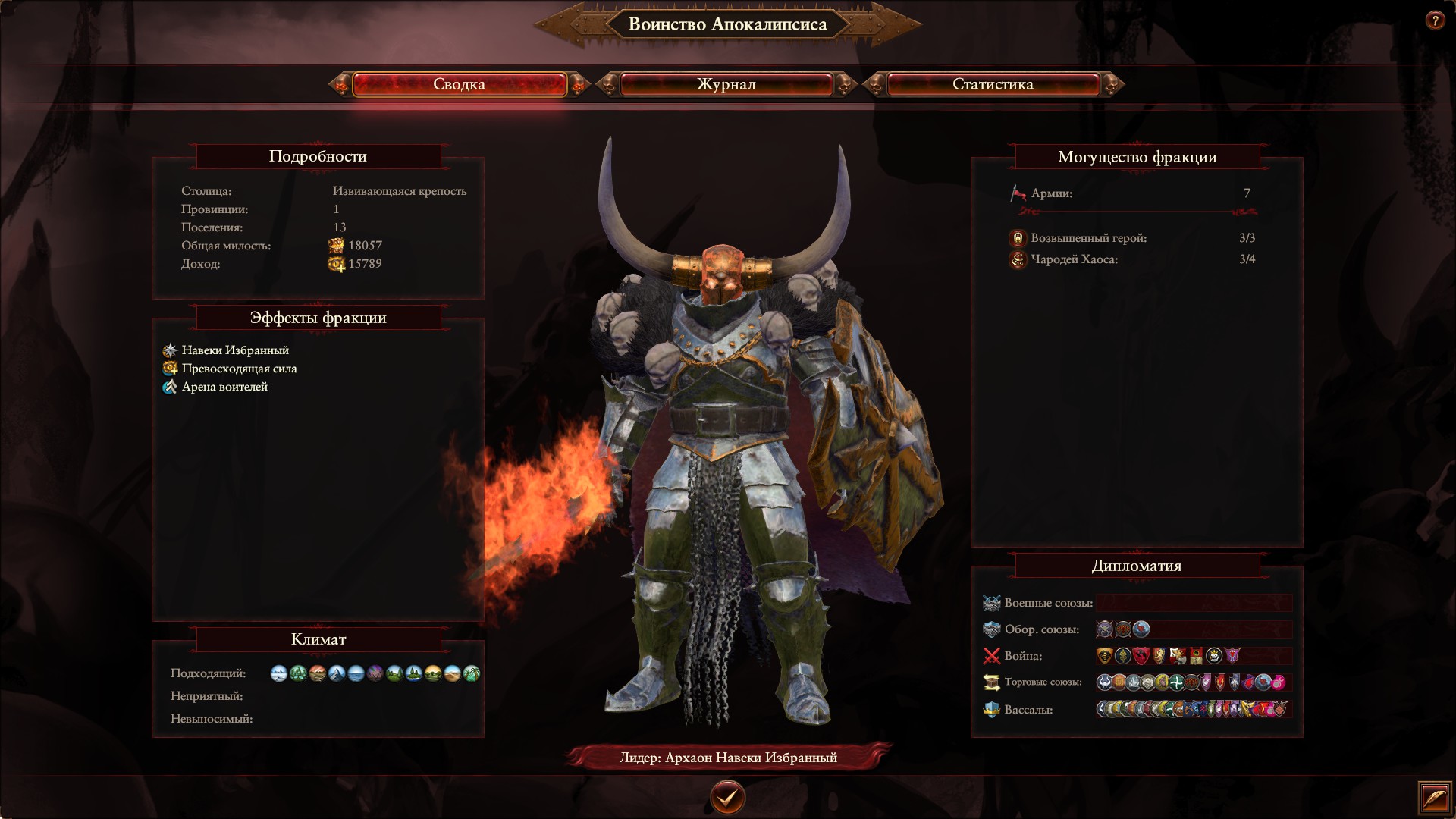The width and height of the screenshot is (1456, 819).
Task: Open the quill icon button
Action: coord(1436,798)
